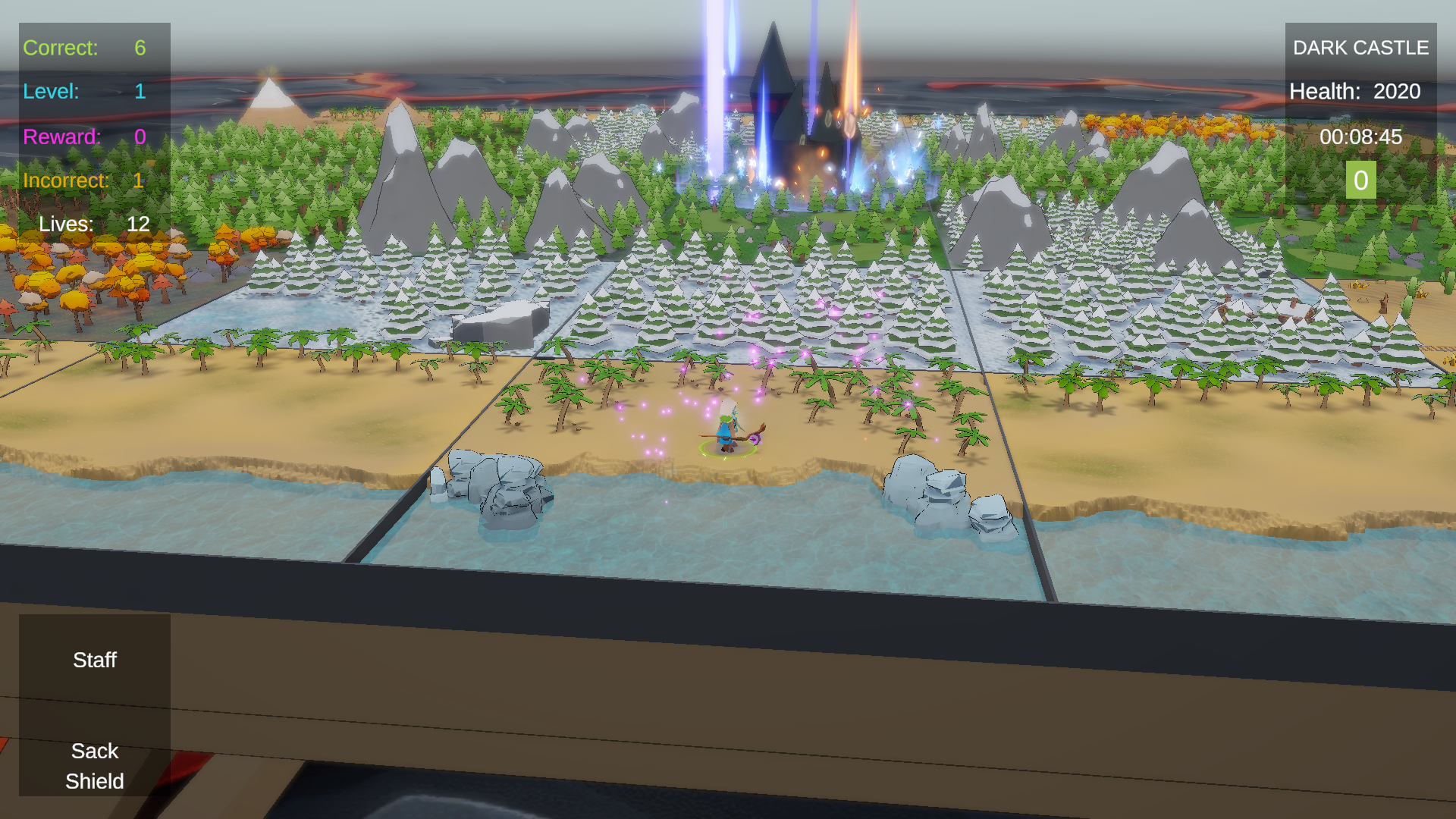The height and width of the screenshot is (819, 1456).
Task: Toggle the Staff equipment slot
Action: 94,660
